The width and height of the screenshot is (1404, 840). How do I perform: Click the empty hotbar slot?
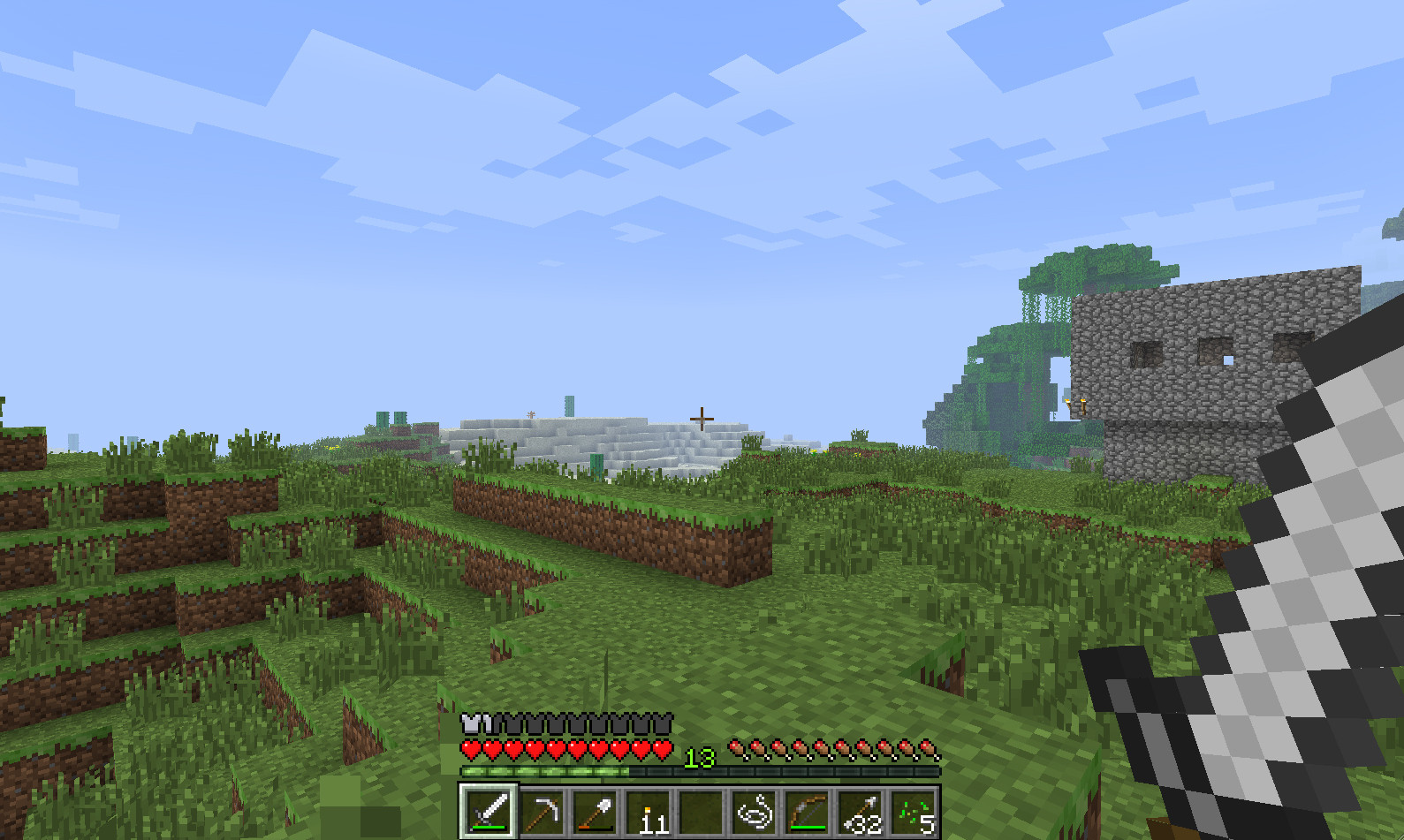pyautogui.click(x=705, y=811)
